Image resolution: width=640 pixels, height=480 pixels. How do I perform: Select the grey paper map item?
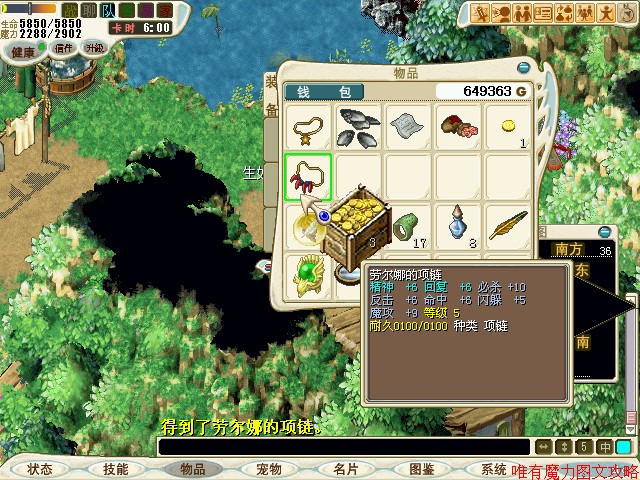coord(409,128)
